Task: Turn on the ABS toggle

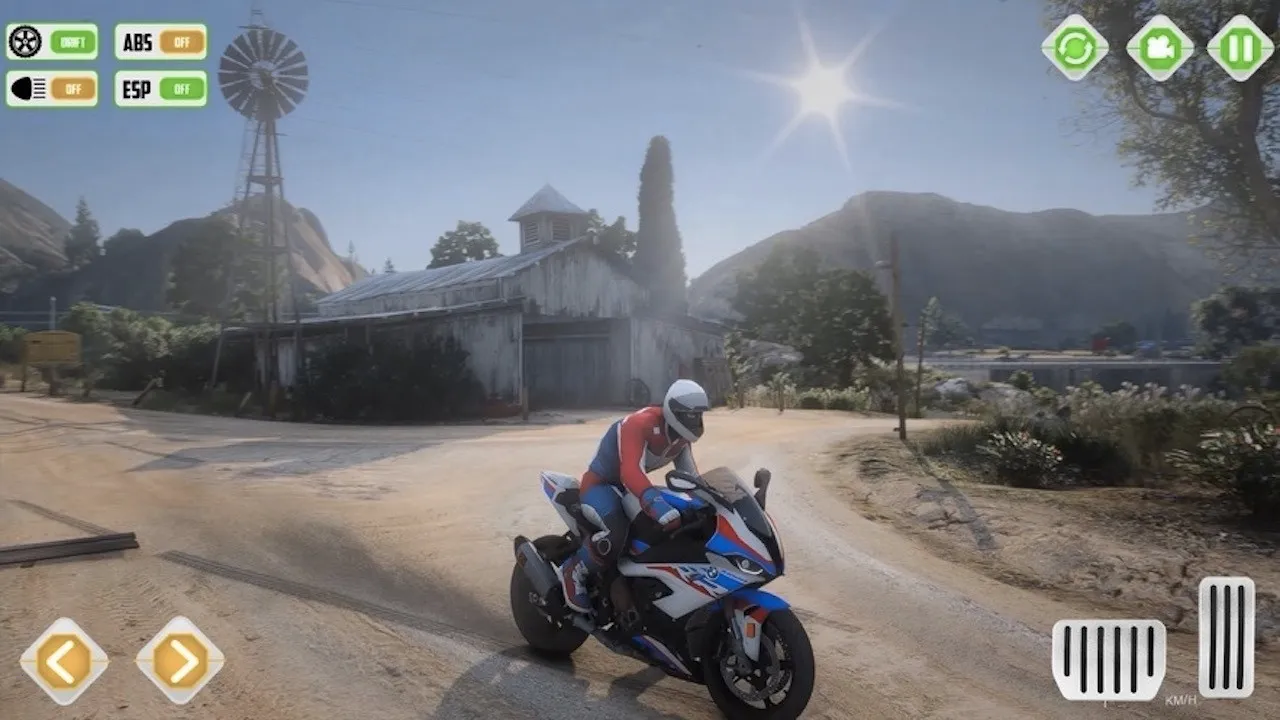Action: coord(181,42)
